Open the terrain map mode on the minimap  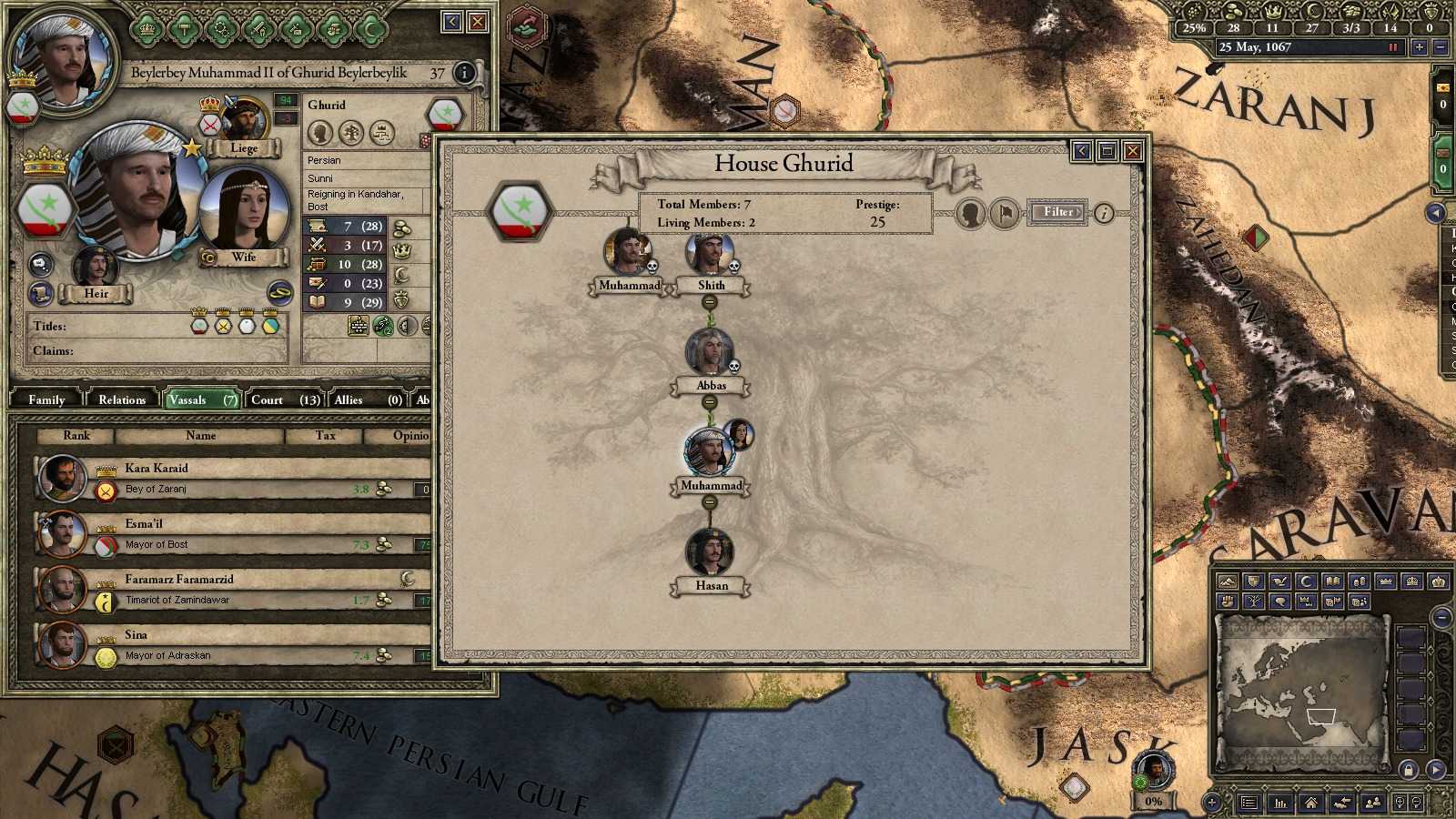point(1228,581)
